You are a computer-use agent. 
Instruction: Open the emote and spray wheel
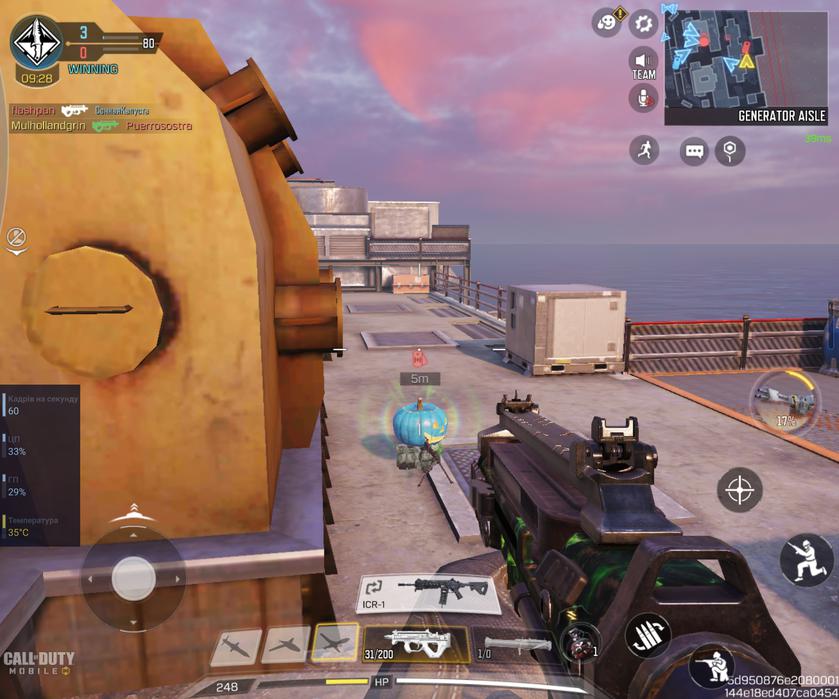pyautogui.click(x=607, y=22)
